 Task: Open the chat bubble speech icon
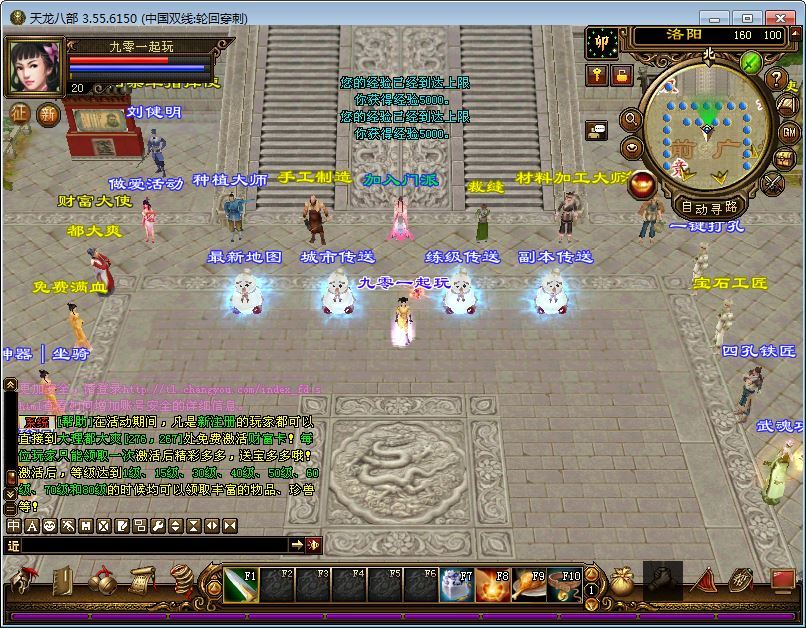(x=597, y=130)
